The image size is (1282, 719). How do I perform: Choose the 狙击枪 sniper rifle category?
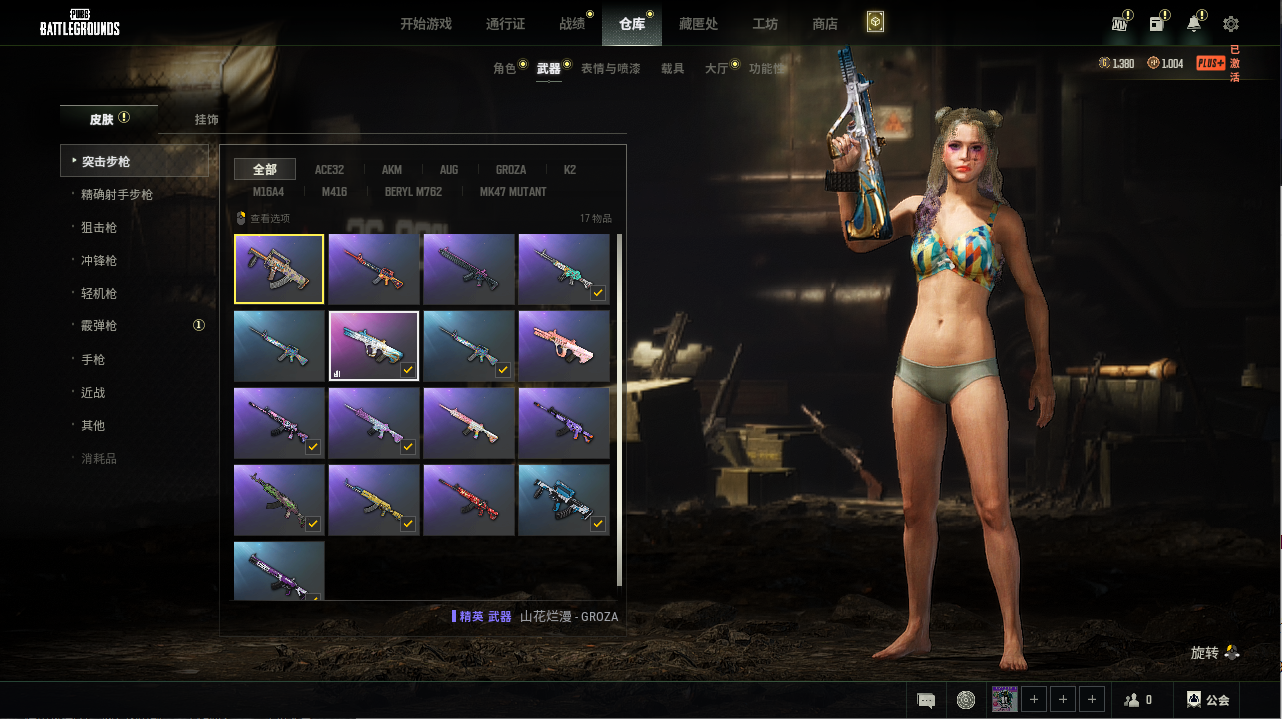coord(99,228)
